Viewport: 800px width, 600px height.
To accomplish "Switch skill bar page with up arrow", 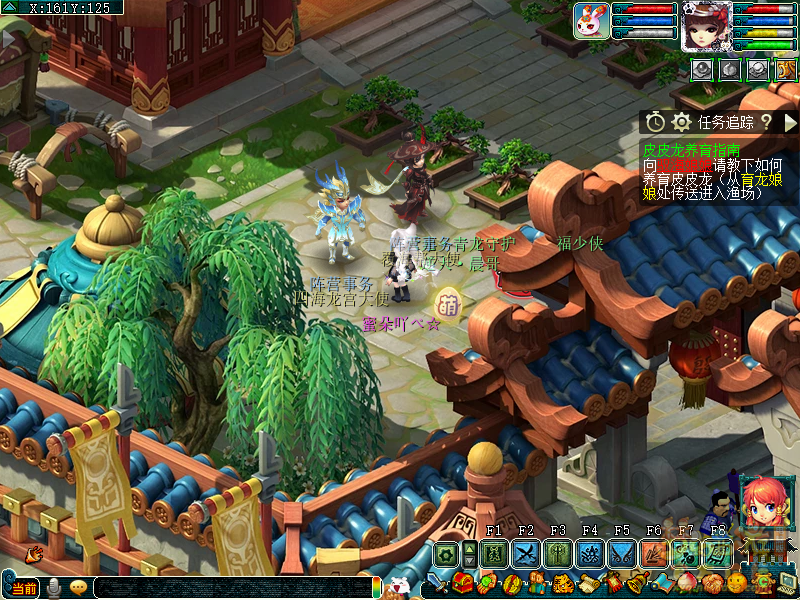I will coord(470,547).
